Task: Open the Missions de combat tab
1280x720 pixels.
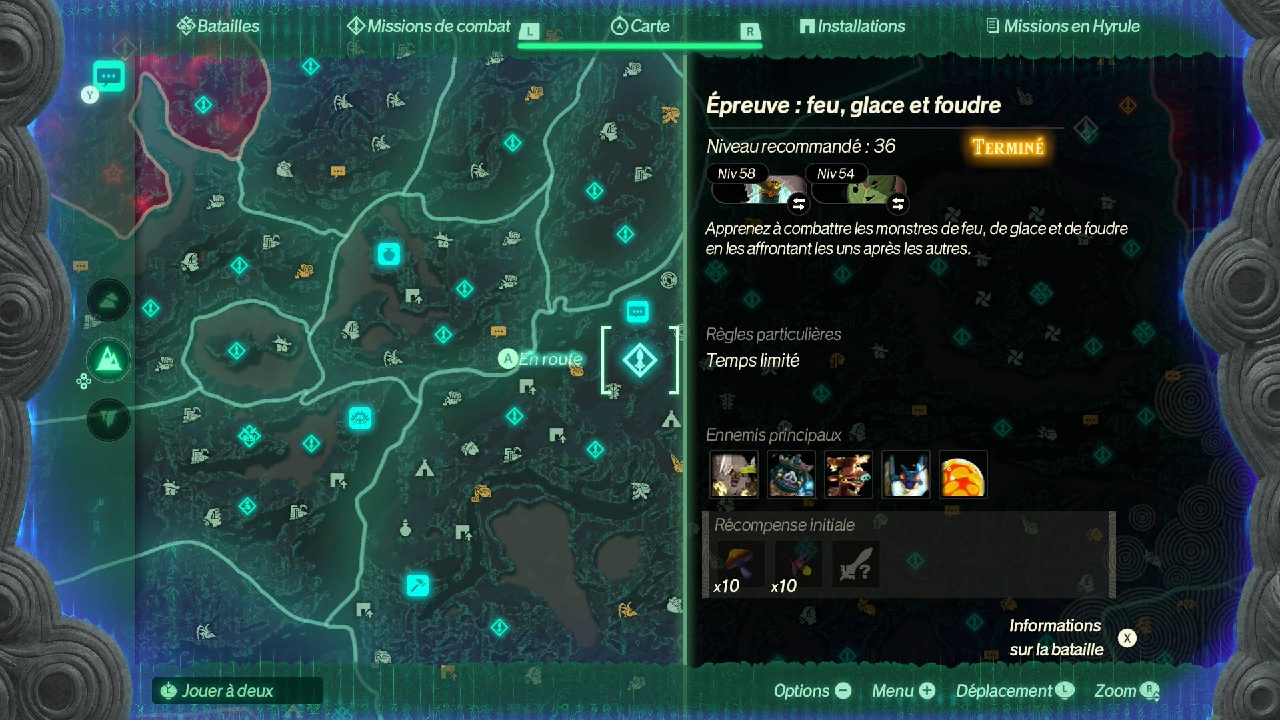Action: 428,27
